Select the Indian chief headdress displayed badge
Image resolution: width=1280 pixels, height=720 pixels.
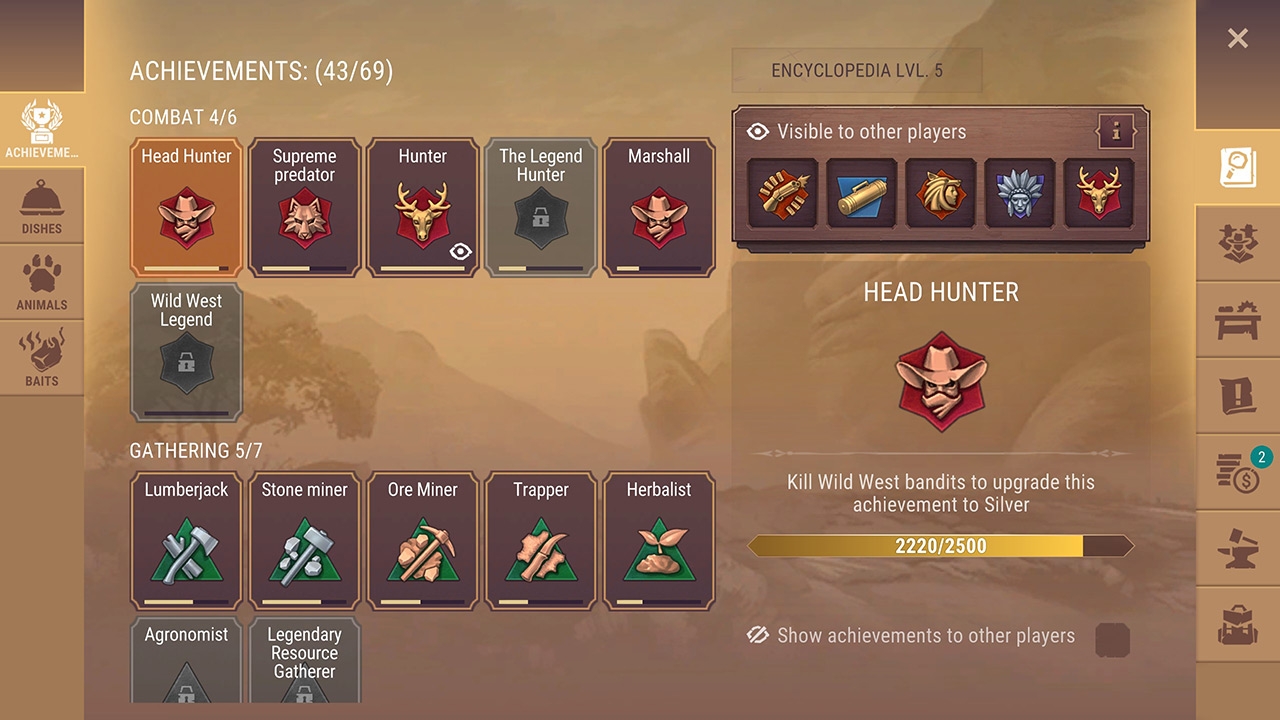pos(1020,193)
